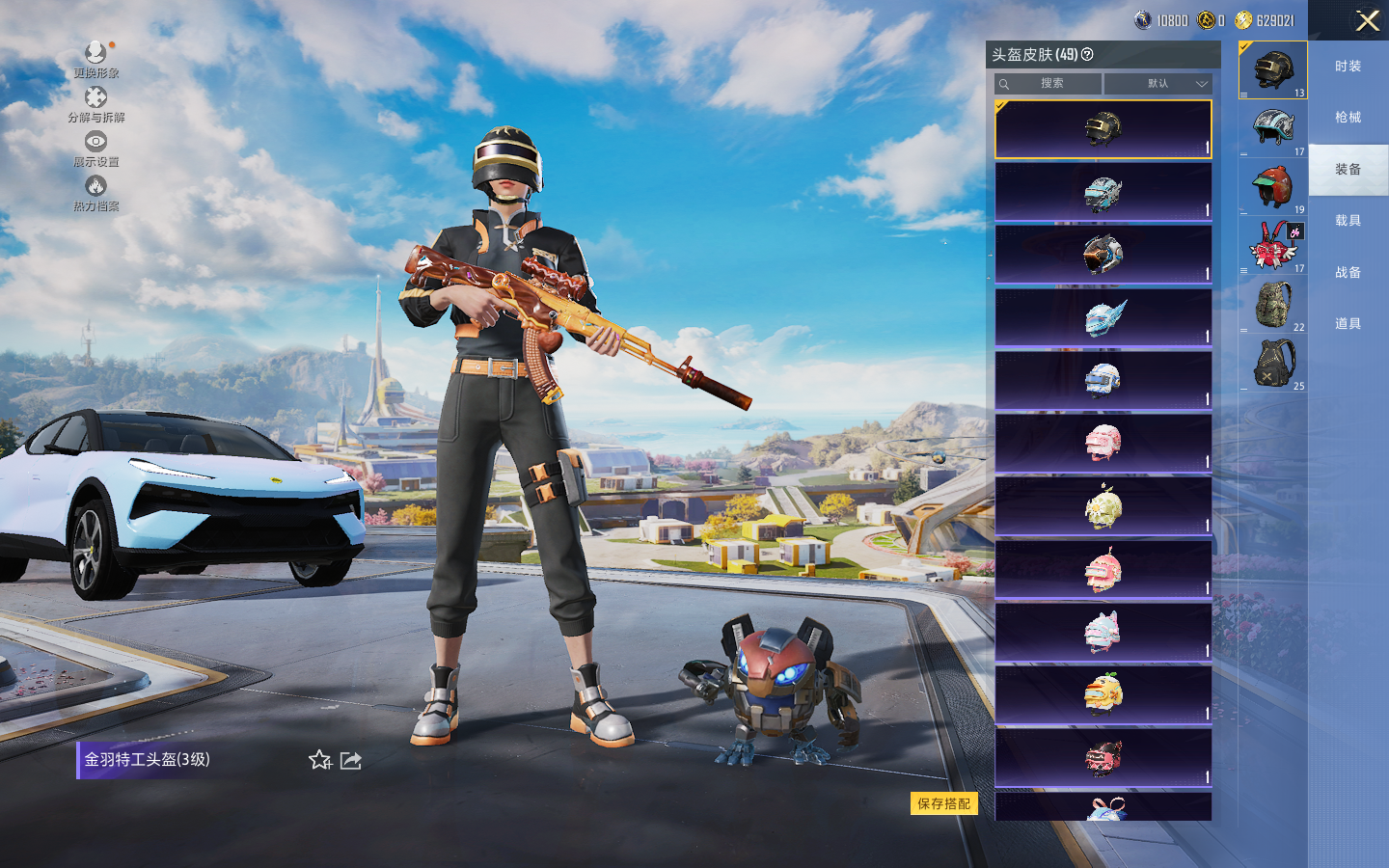1389x868 pixels.
Task: Favorite the helmet with the star icon
Action: (320, 761)
